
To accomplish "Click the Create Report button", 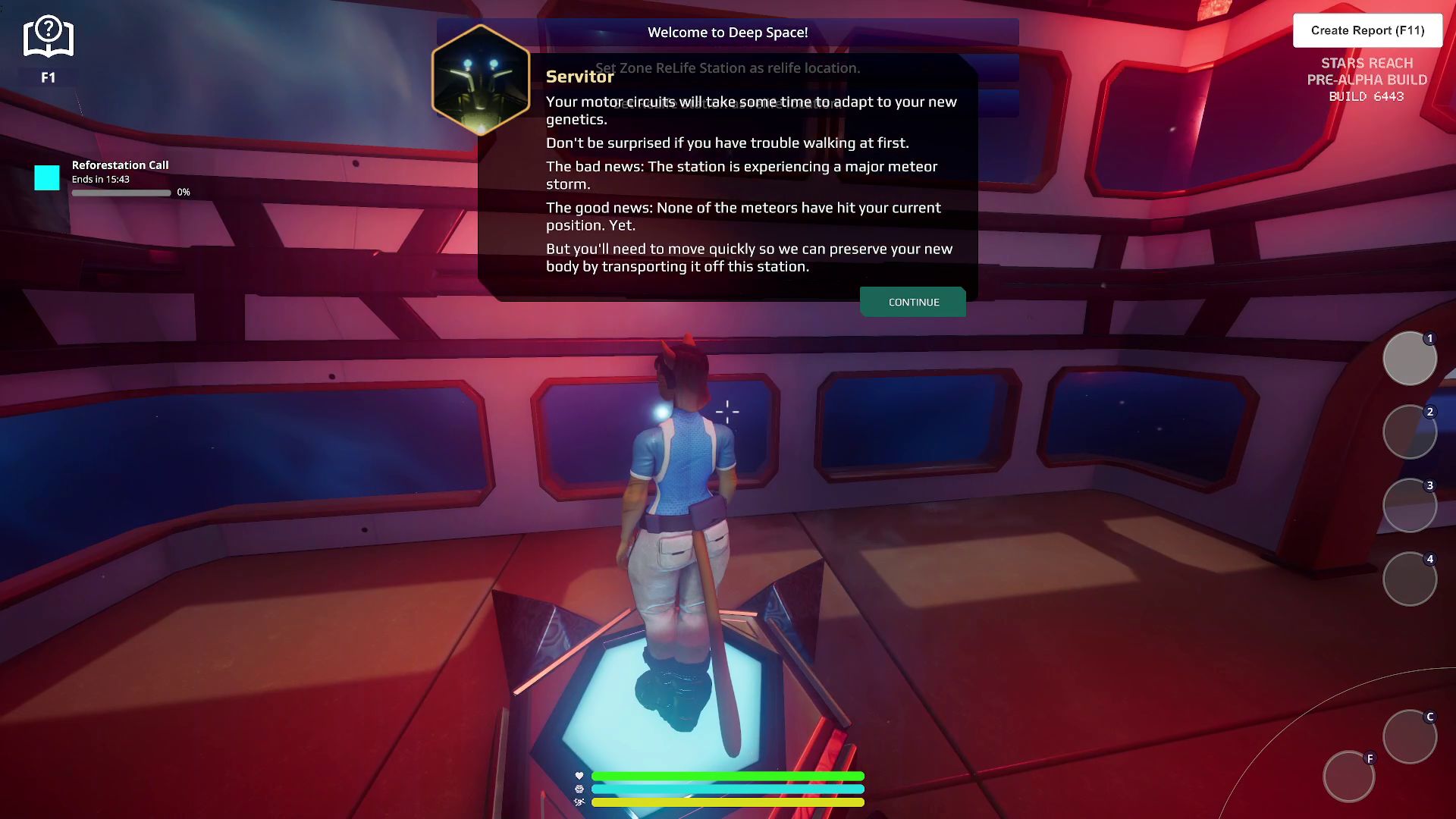I will [x=1367, y=30].
